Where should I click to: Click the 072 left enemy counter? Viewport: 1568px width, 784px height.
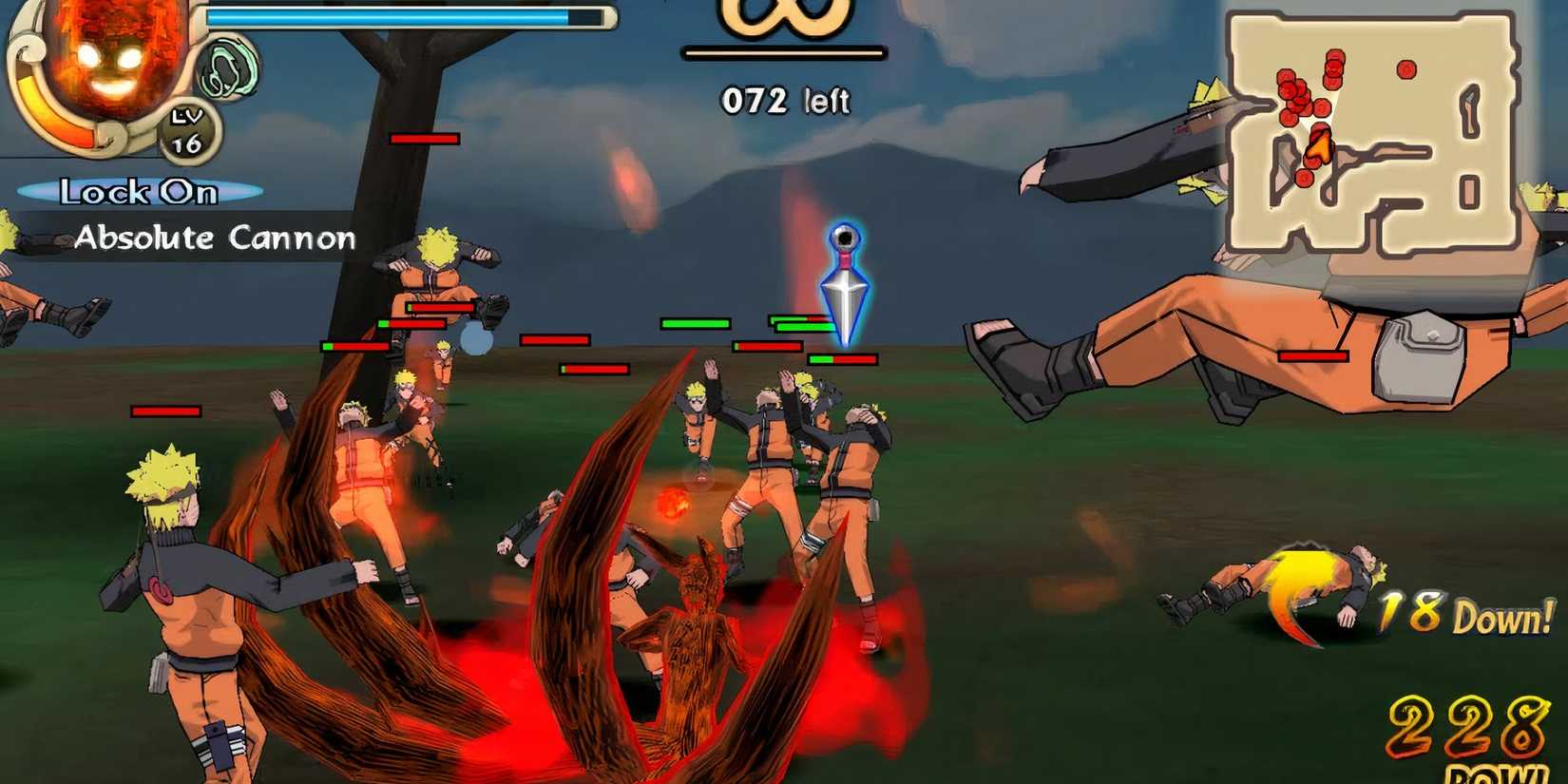[x=784, y=100]
